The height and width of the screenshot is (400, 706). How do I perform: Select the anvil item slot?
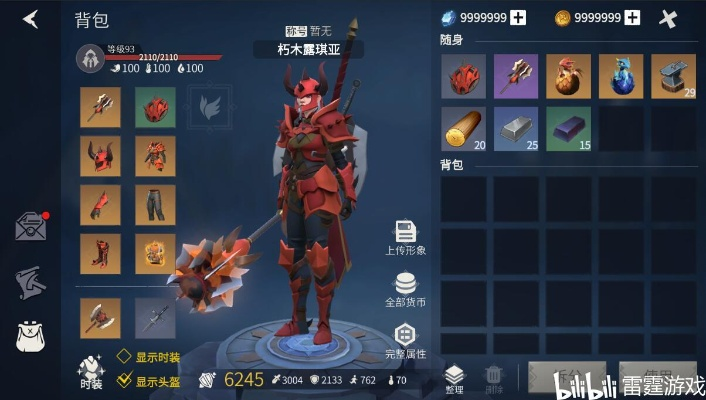coord(673,76)
